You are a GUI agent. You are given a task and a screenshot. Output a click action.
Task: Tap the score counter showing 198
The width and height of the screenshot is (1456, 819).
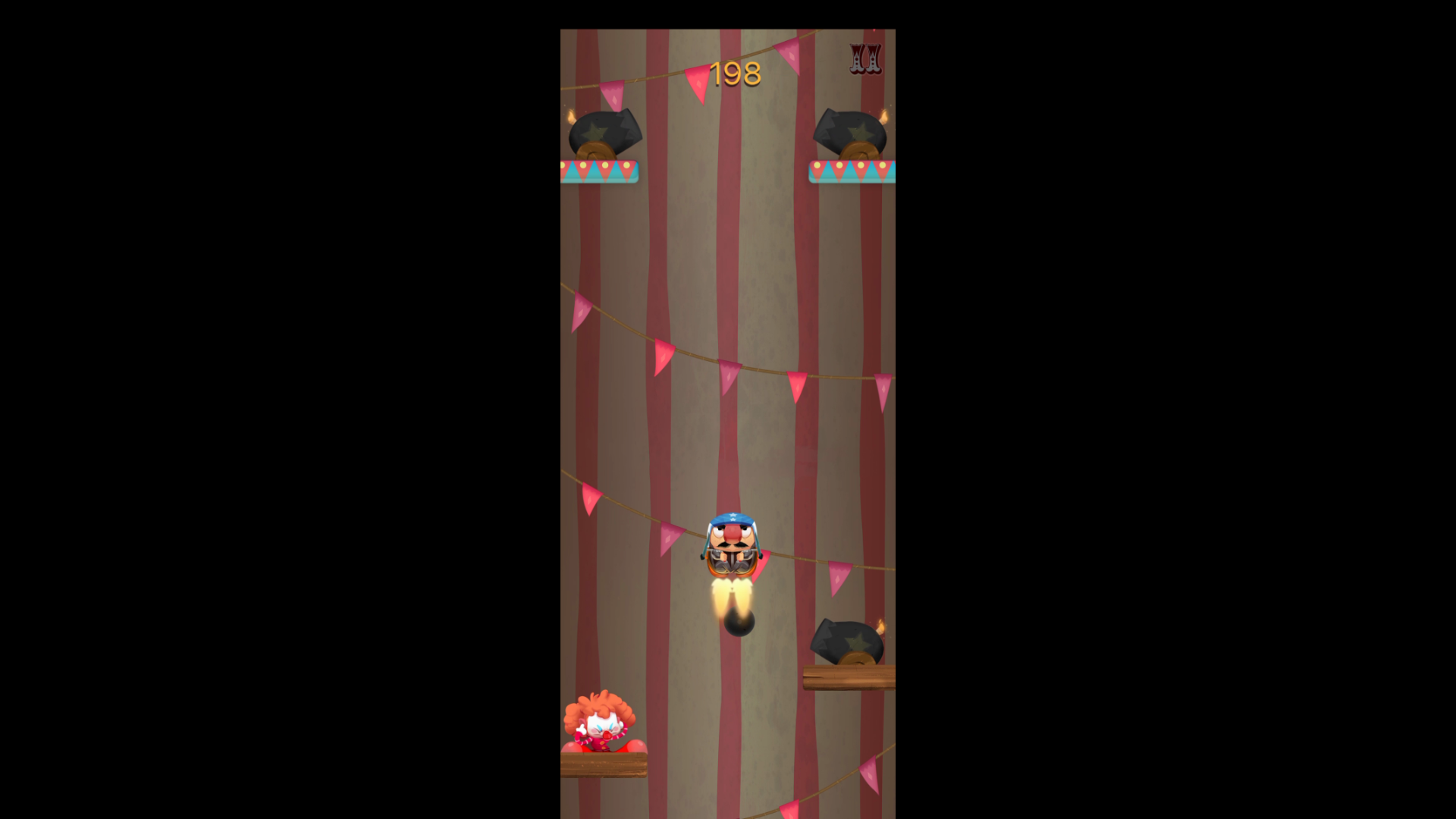point(736,73)
